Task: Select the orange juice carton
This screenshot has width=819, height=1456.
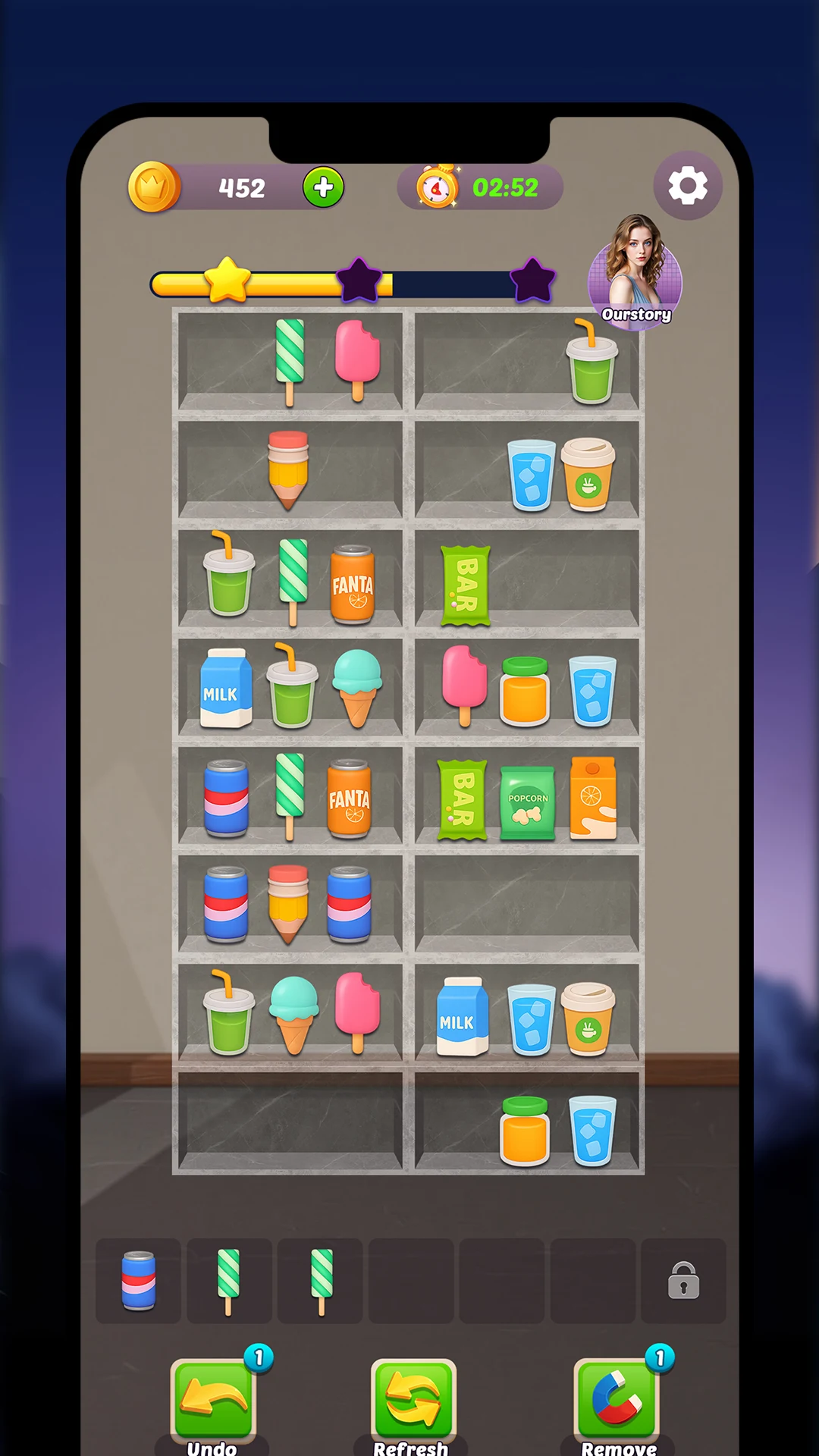Action: (593, 799)
